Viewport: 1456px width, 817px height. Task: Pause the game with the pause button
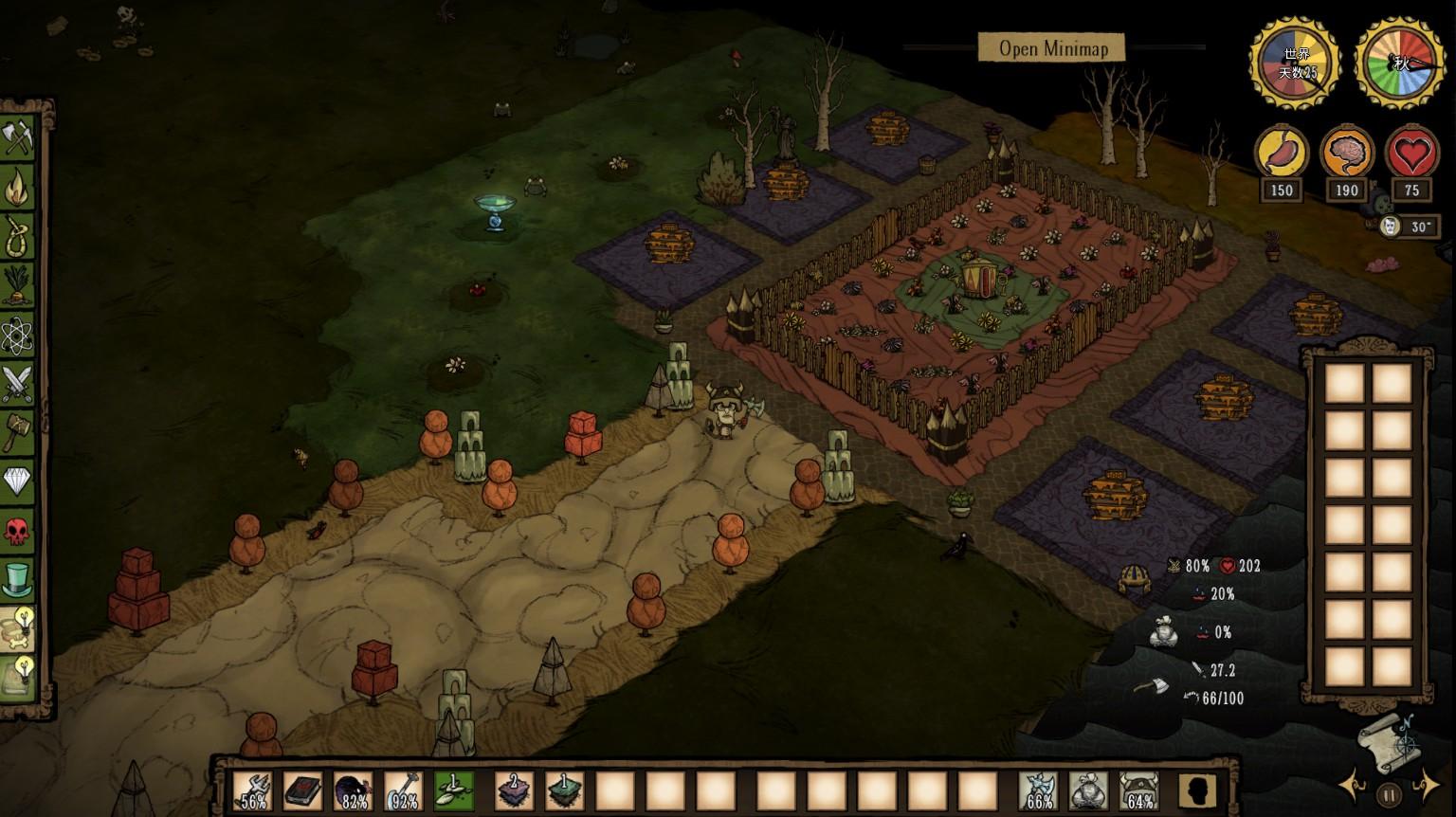[x=1390, y=794]
